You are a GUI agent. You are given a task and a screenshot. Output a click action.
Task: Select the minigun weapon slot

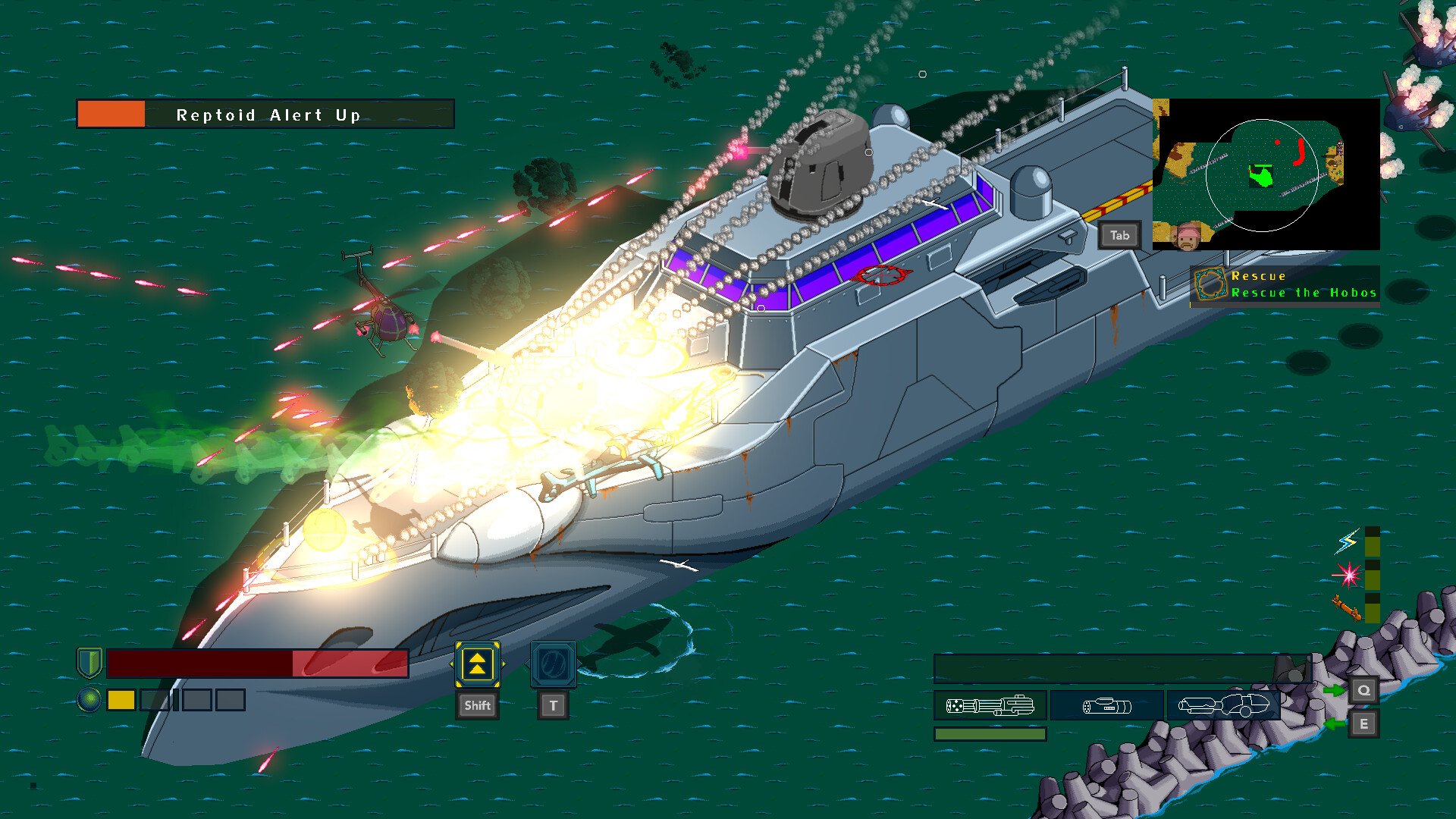pyautogui.click(x=990, y=706)
